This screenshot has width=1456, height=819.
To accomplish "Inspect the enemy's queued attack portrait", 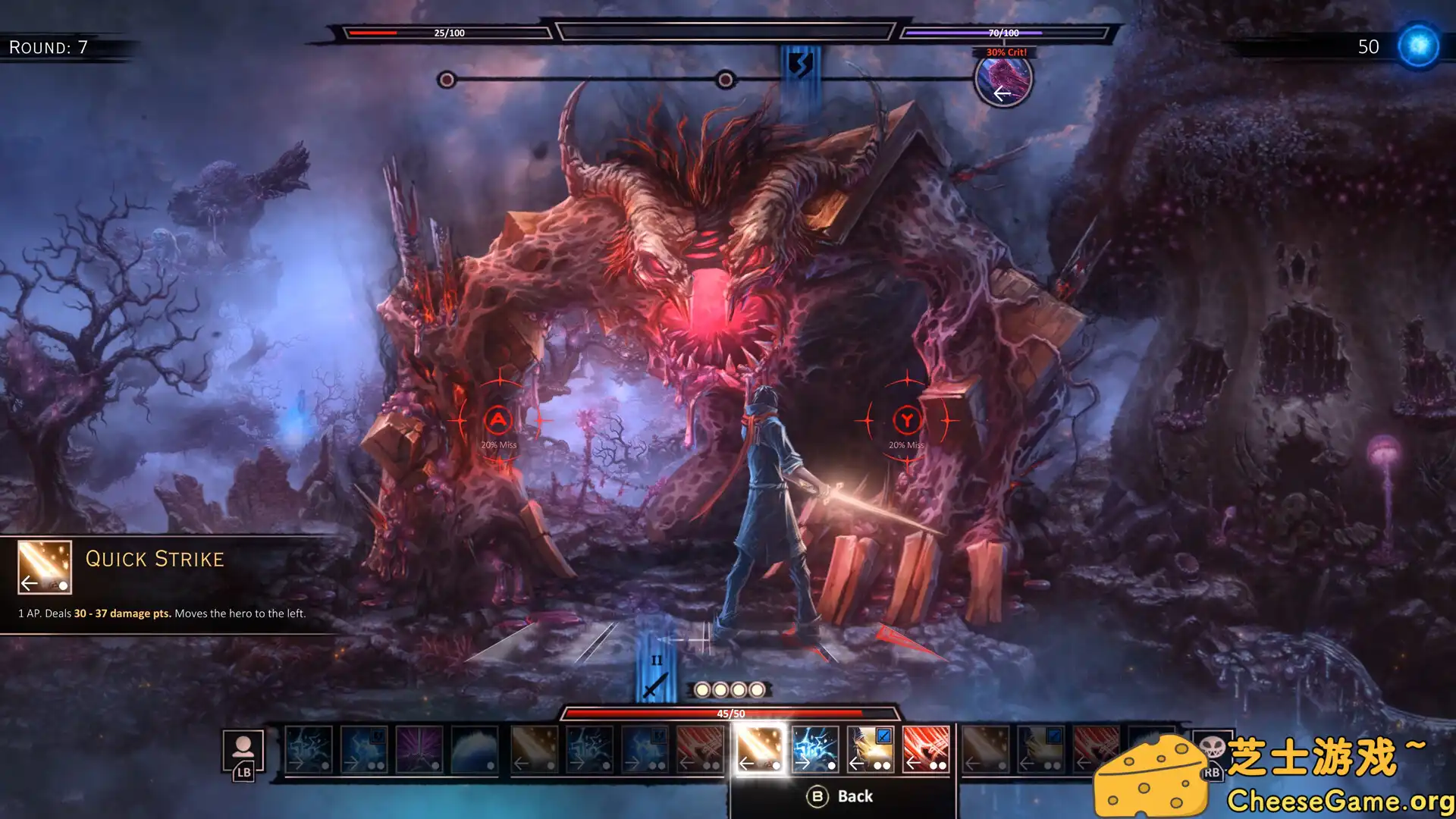I will (1003, 79).
